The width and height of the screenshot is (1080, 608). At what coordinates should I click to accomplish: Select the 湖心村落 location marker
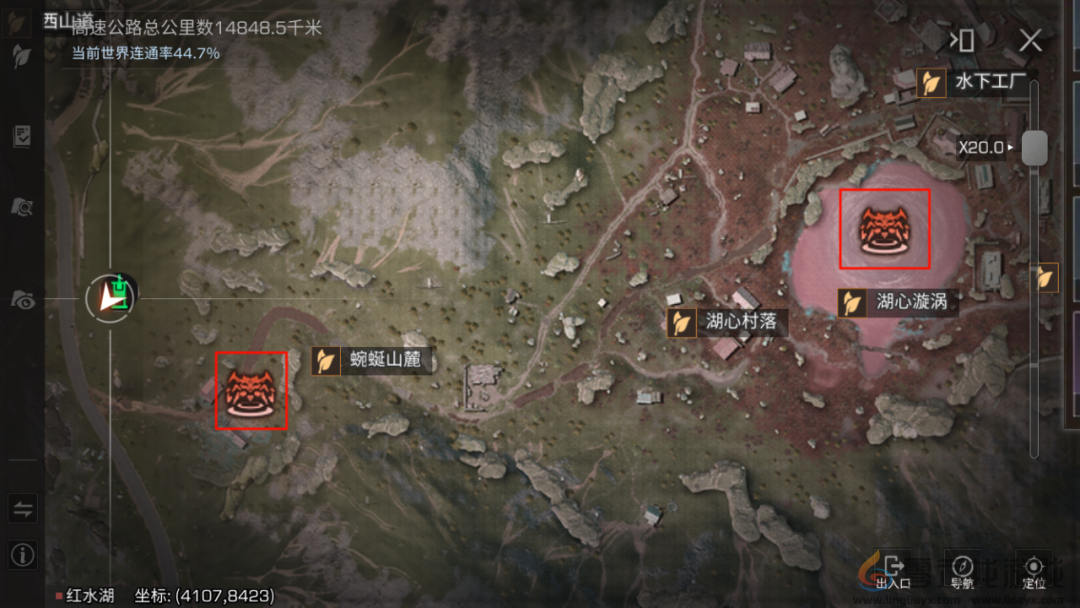(681, 322)
